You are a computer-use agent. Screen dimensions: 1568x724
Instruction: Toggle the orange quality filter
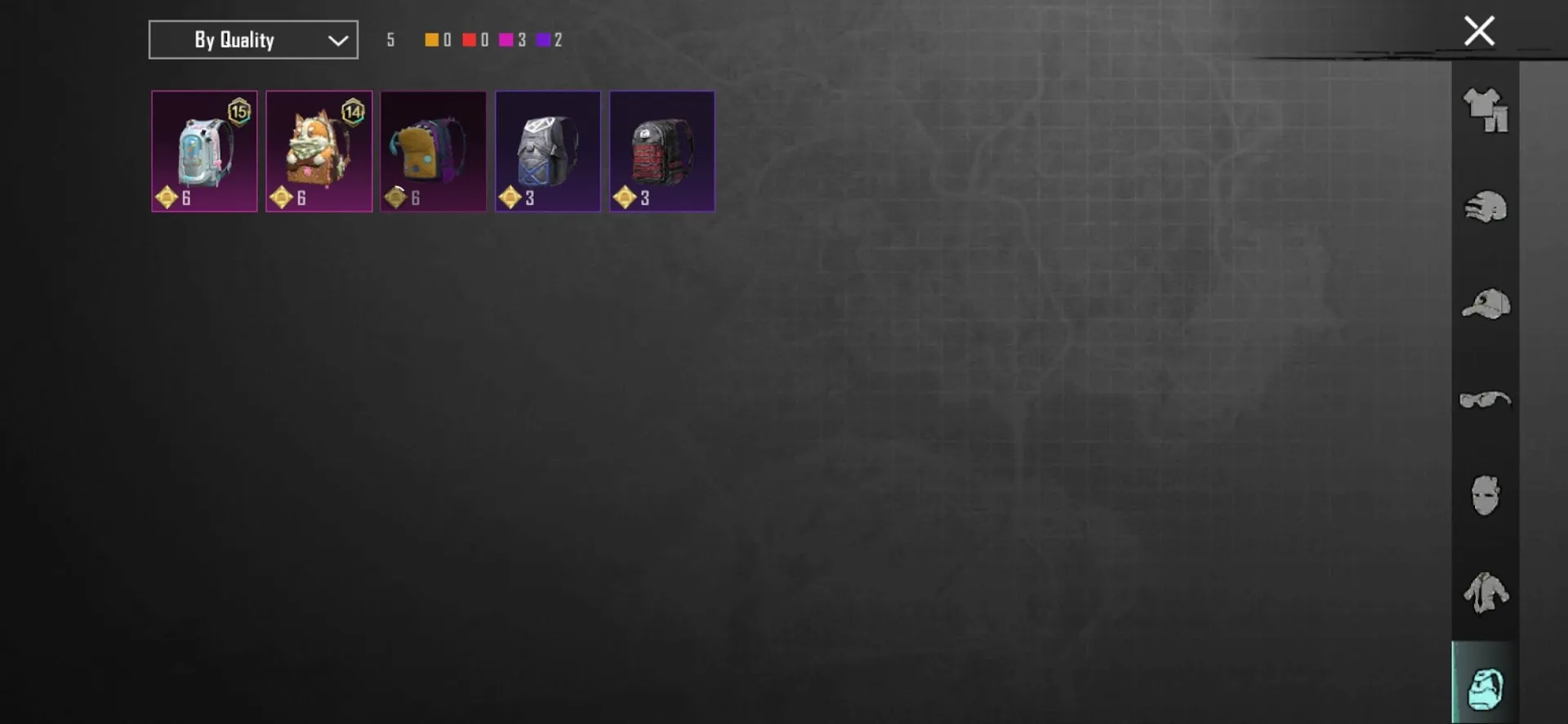coord(431,39)
